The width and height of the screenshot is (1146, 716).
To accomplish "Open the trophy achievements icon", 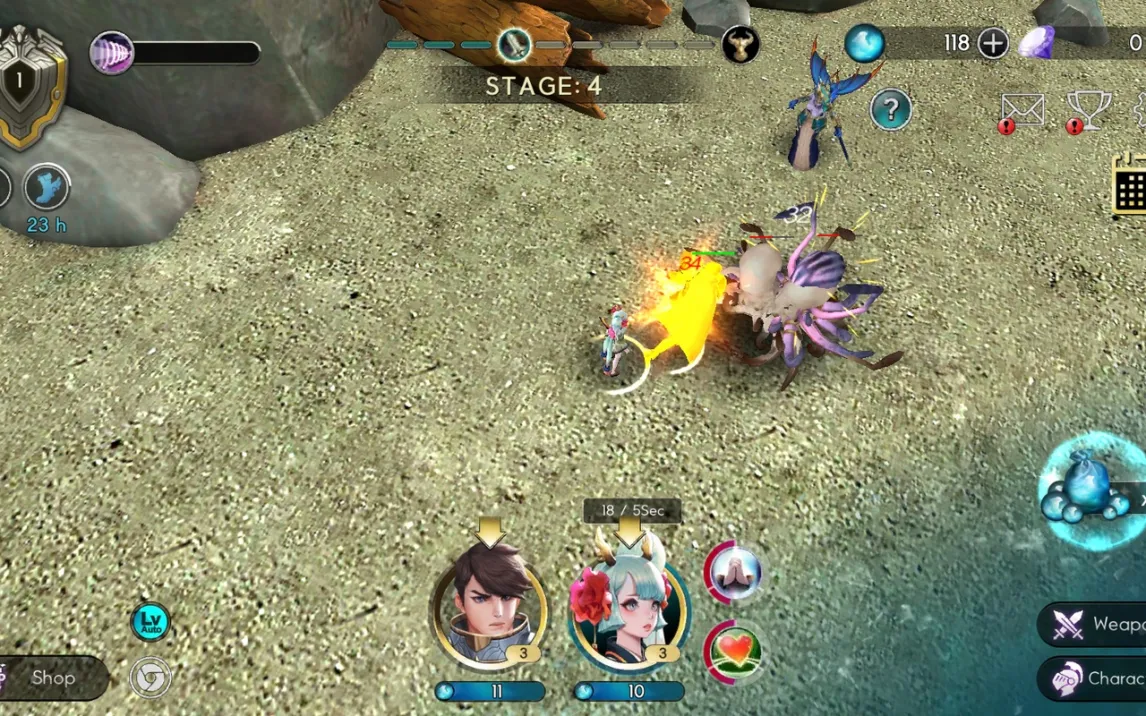I will coord(1089,111).
